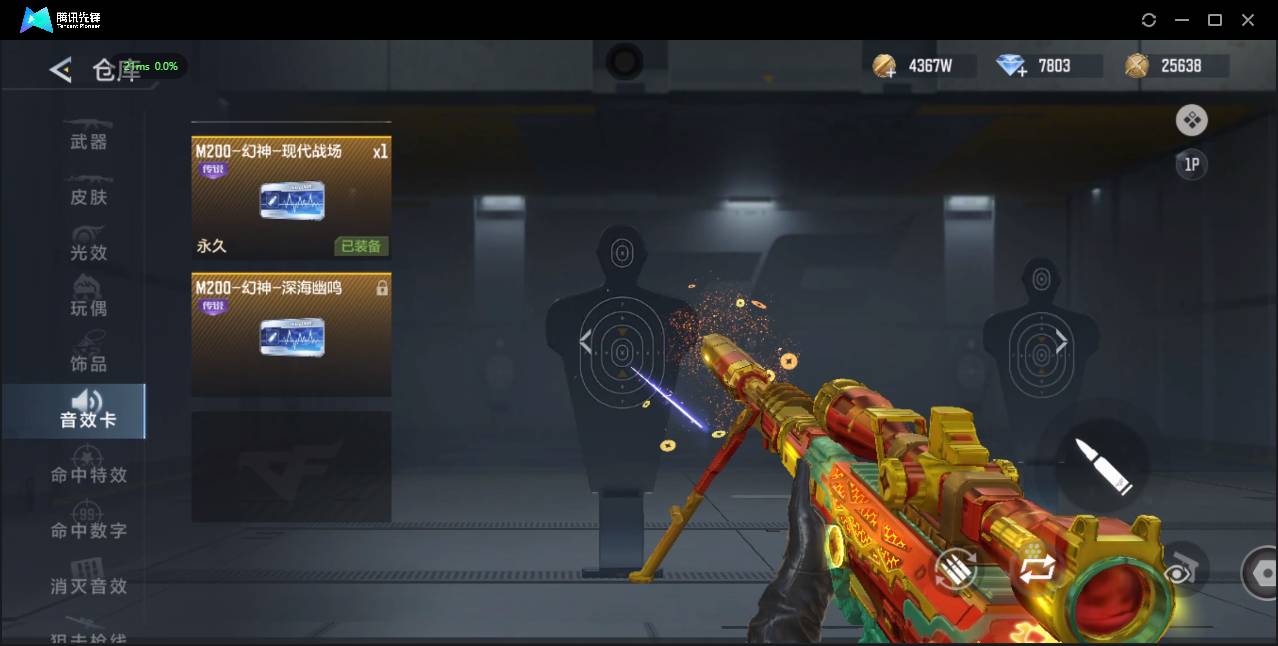Show next weapon with right arrow
Viewport: 1278px width, 646px height.
pos(1061,343)
